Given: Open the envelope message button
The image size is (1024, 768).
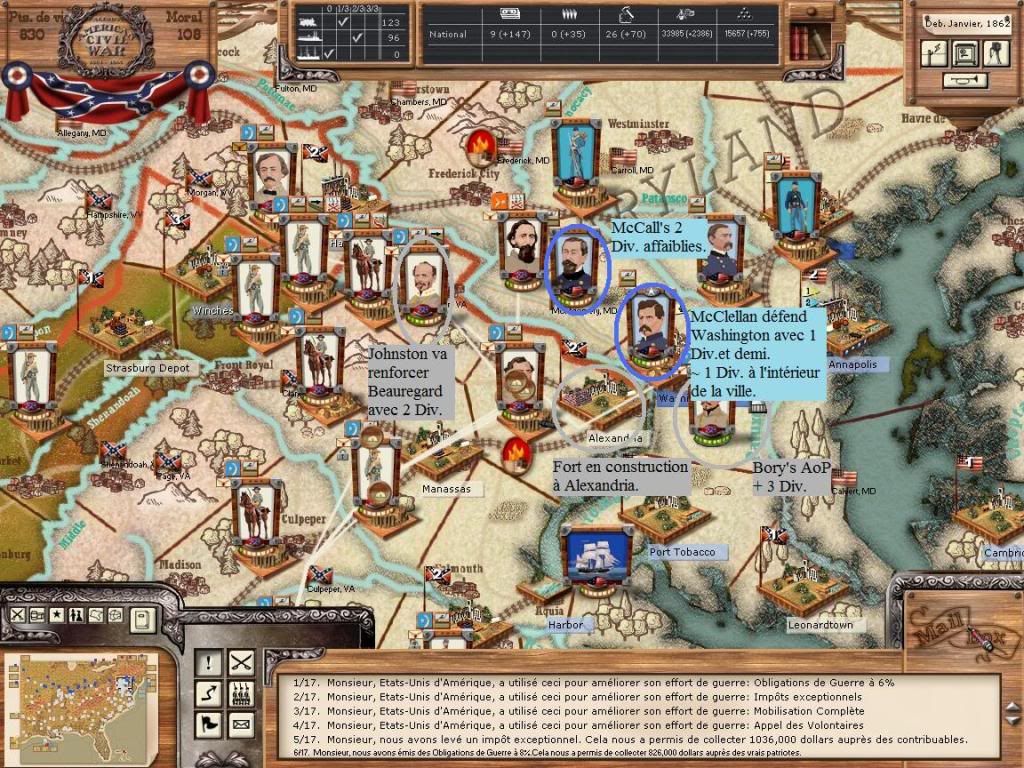Looking at the screenshot, I should 240,722.
